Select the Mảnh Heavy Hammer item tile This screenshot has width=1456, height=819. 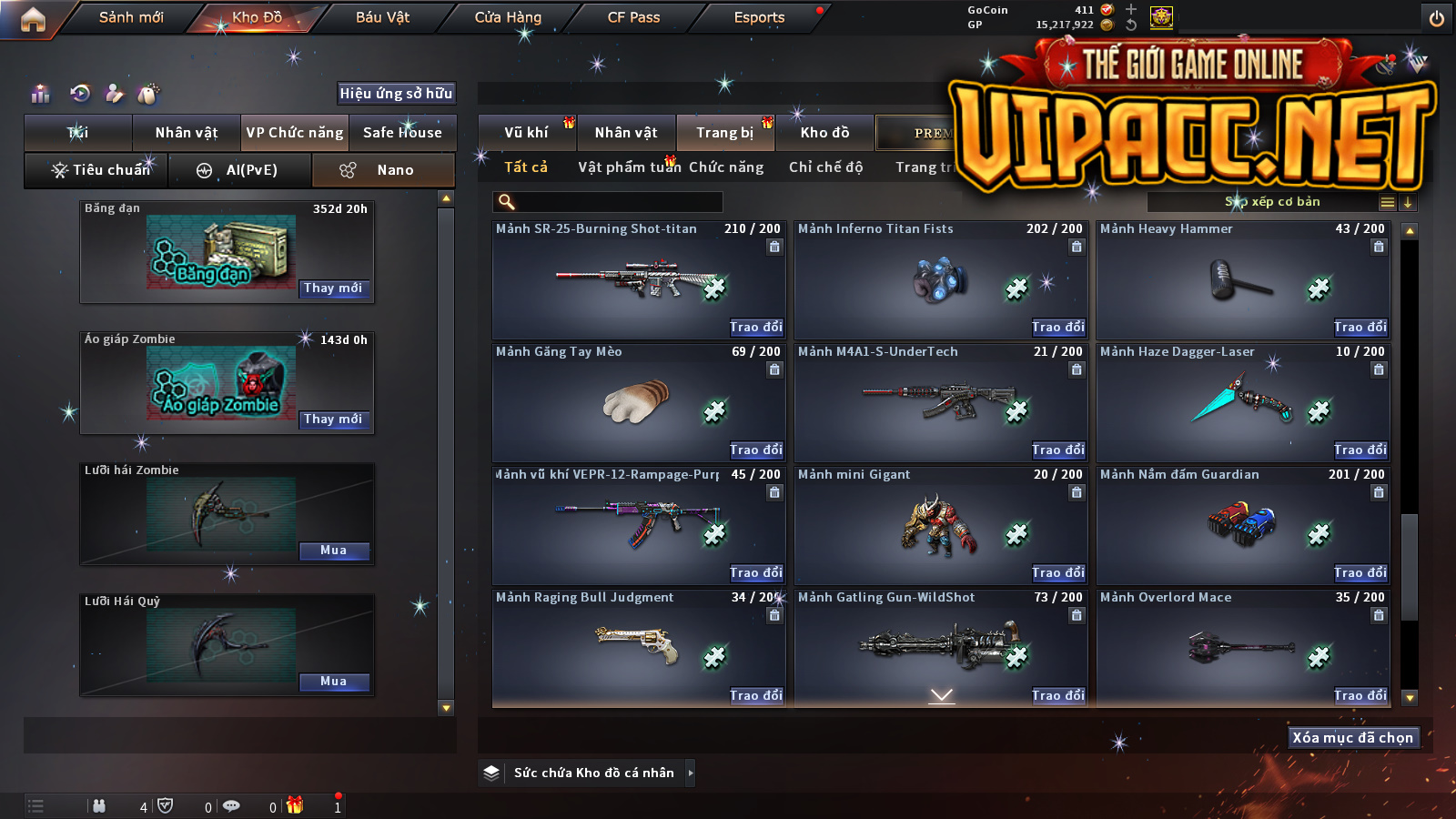[1242, 279]
